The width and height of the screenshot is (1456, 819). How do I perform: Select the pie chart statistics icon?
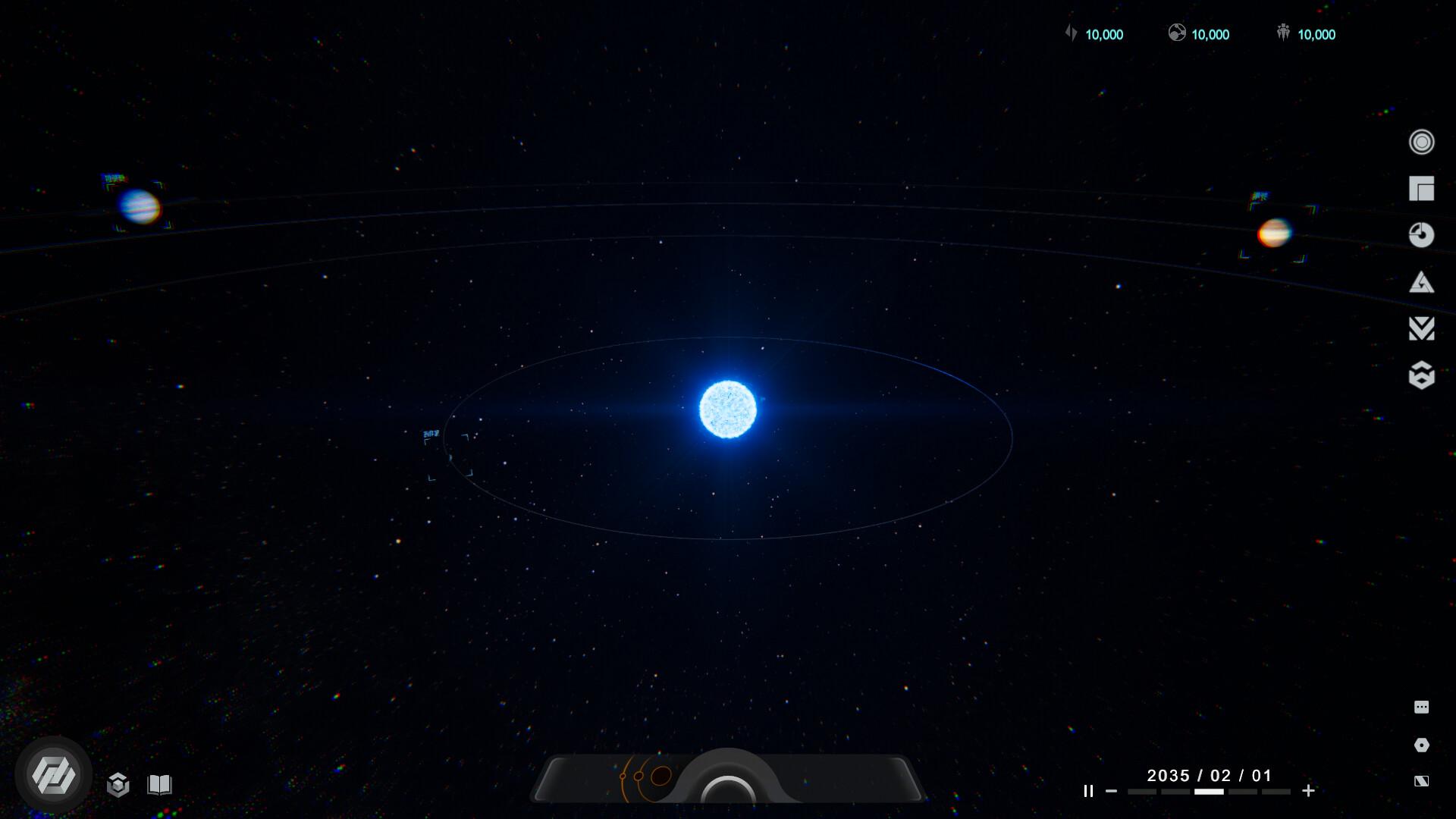[1423, 236]
